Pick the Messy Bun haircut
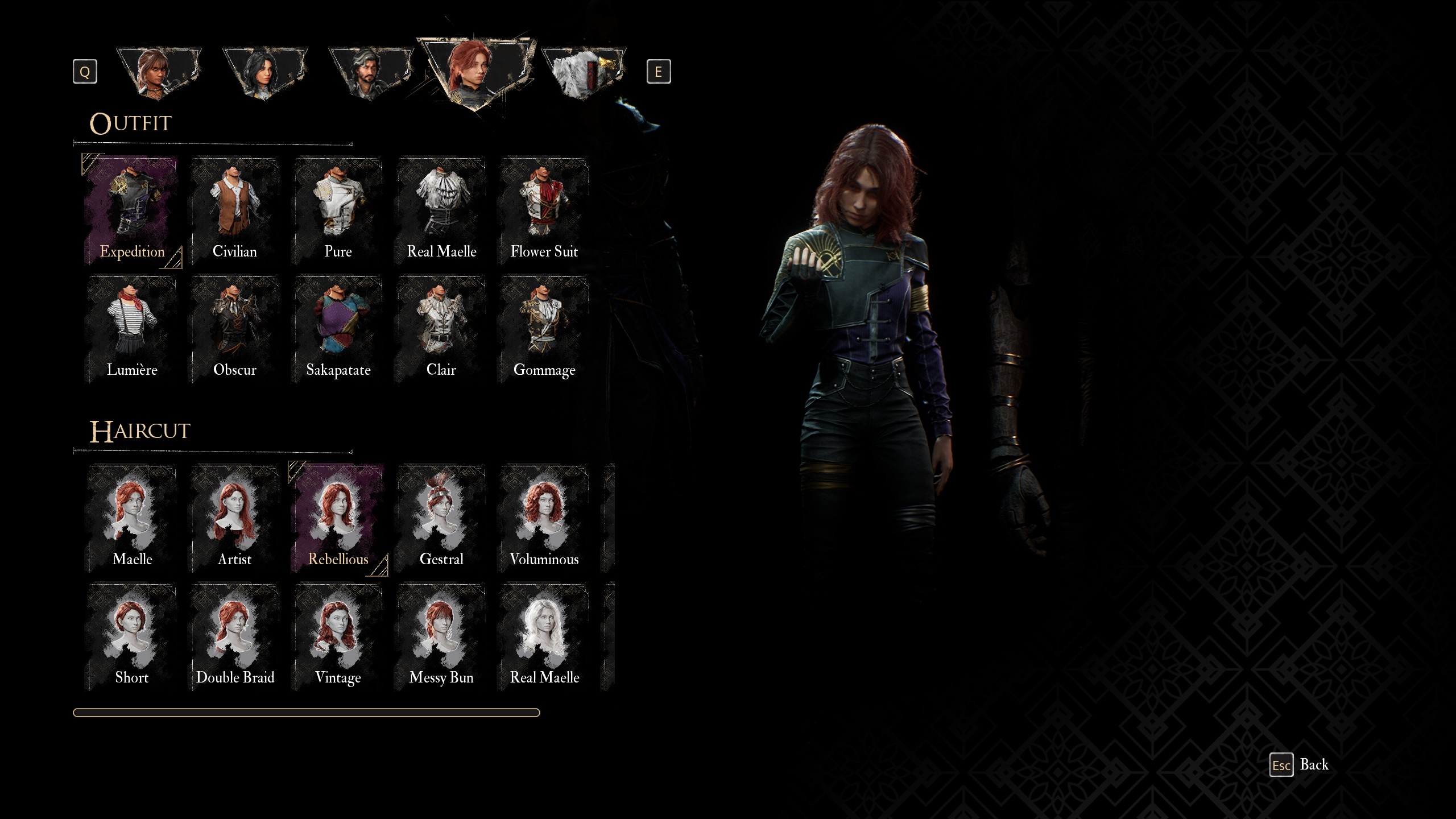This screenshot has height=819, width=1456. 441,636
